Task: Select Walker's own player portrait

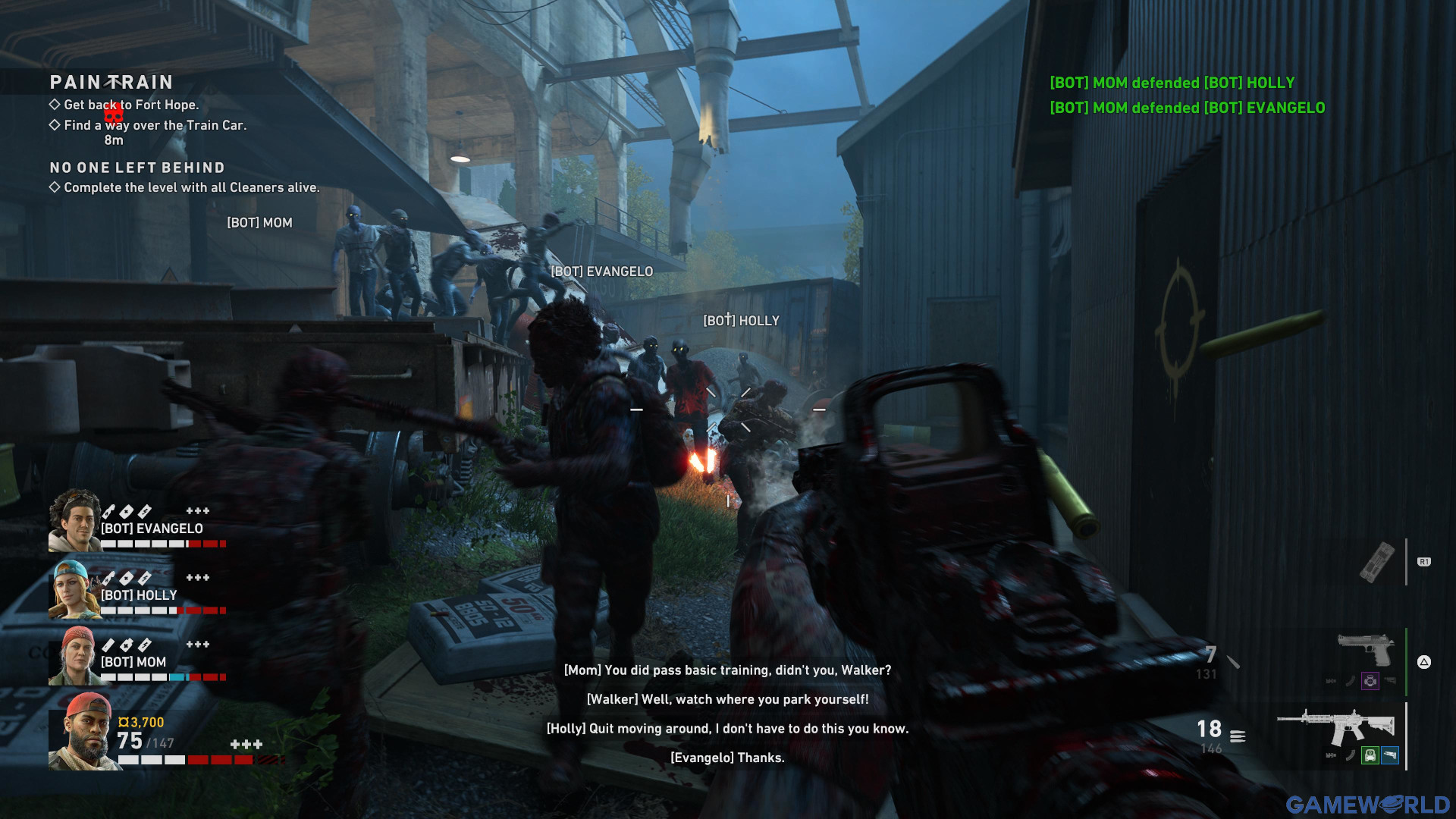Action: pyautogui.click(x=84, y=732)
